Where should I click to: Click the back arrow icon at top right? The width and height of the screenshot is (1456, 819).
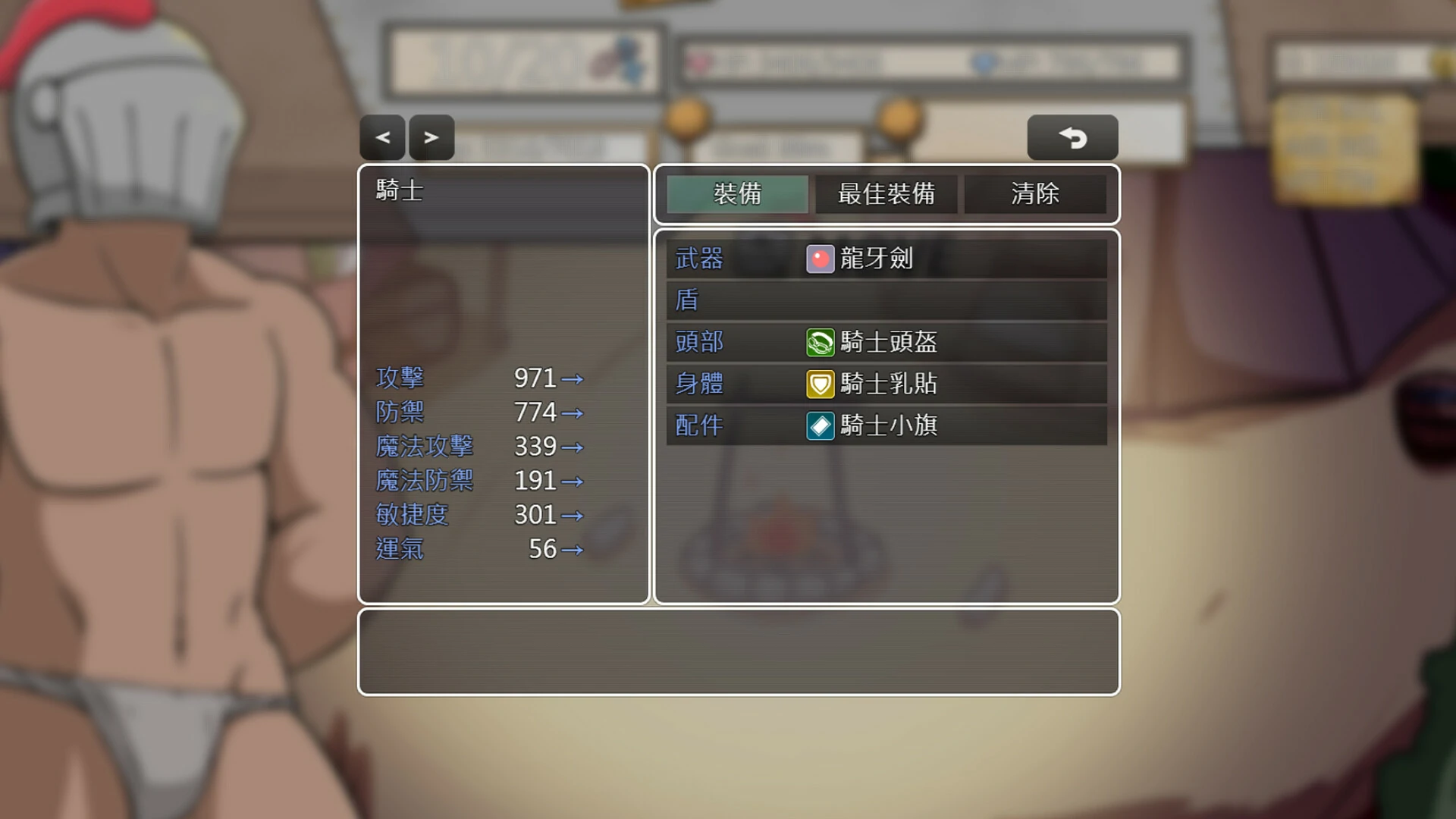point(1072,137)
